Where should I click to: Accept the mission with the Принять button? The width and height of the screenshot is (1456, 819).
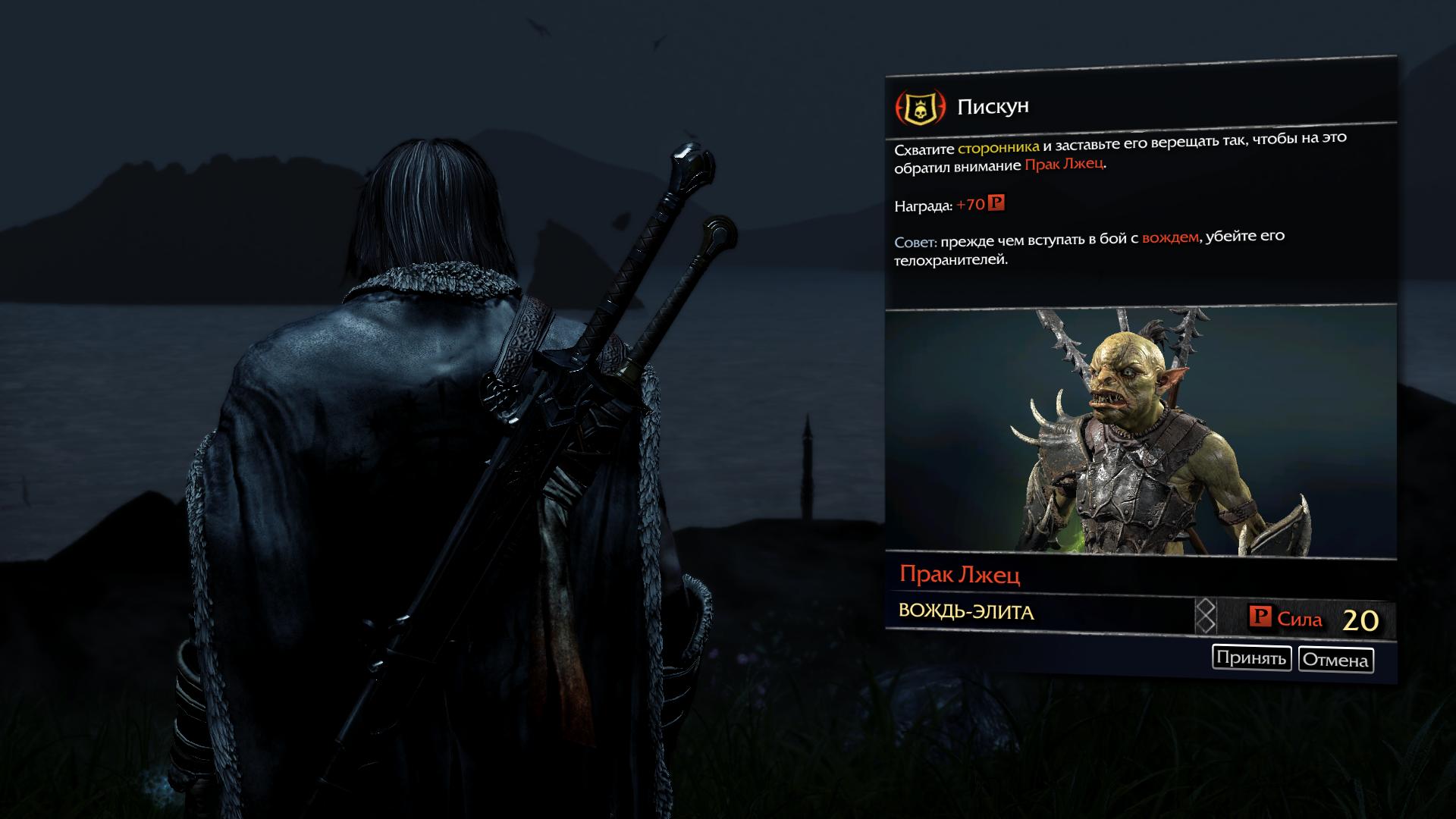click(1251, 657)
